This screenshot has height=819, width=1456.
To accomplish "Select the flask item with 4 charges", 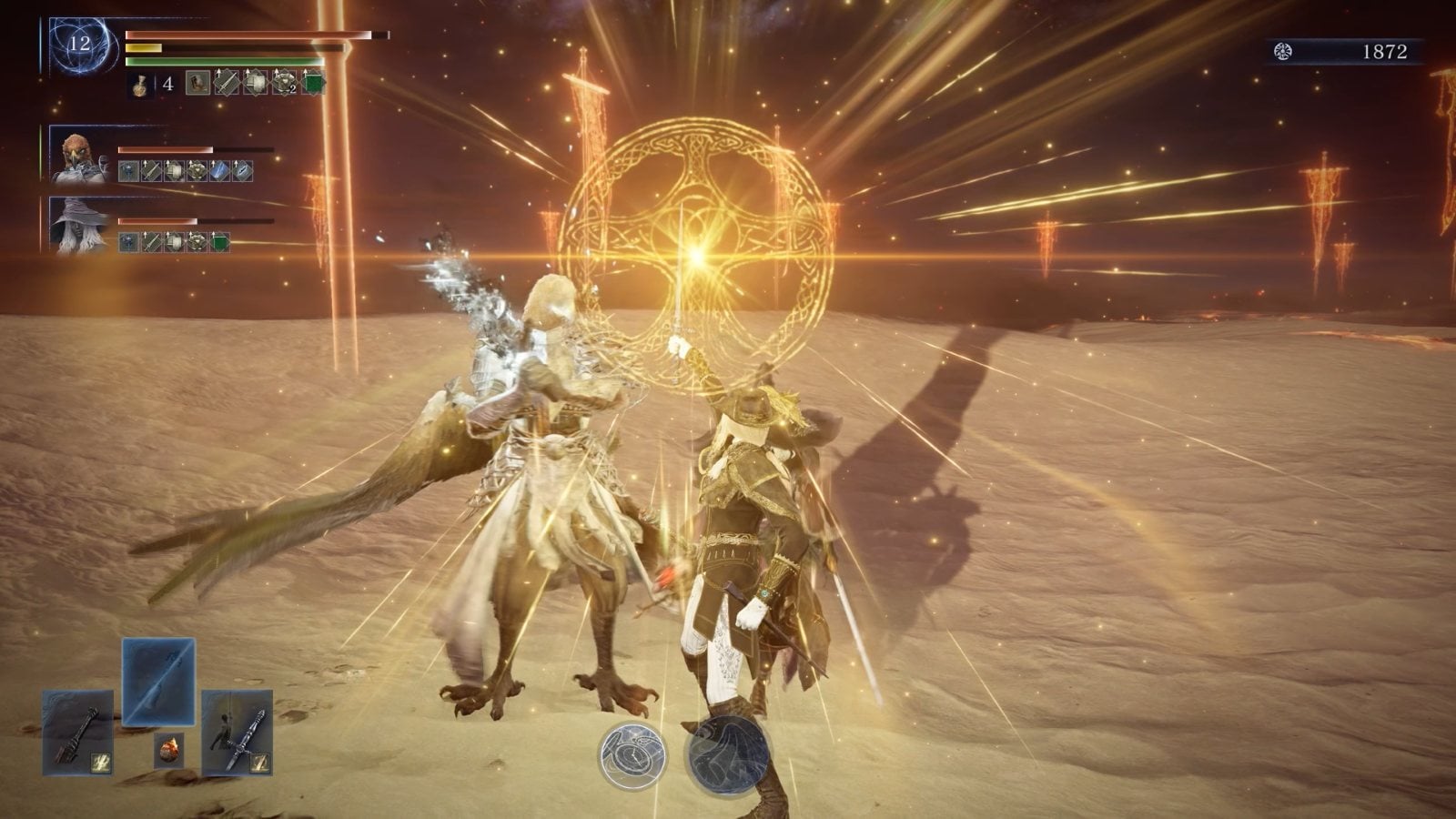I will (141, 85).
